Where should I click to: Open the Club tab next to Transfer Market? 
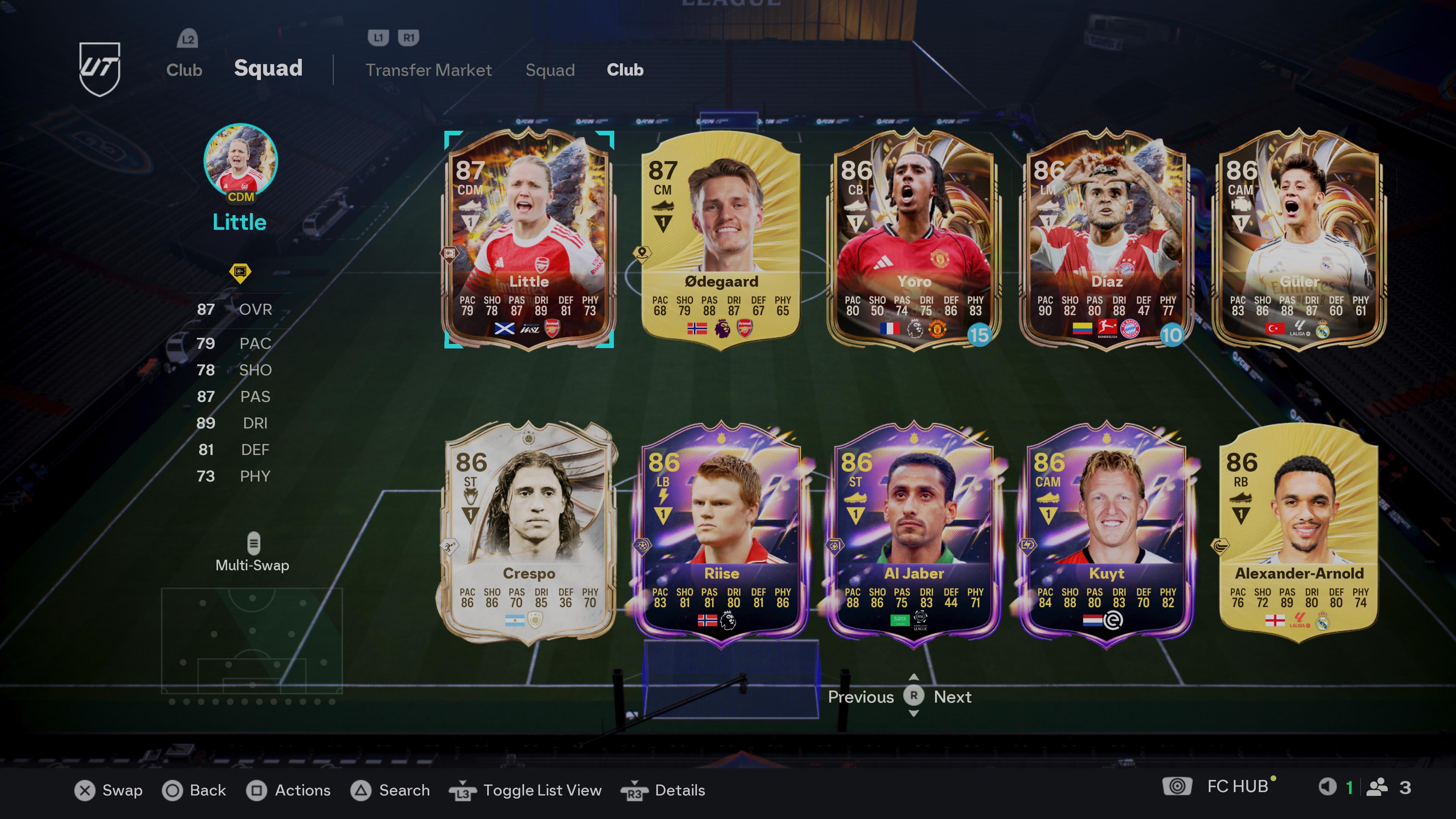(x=624, y=70)
